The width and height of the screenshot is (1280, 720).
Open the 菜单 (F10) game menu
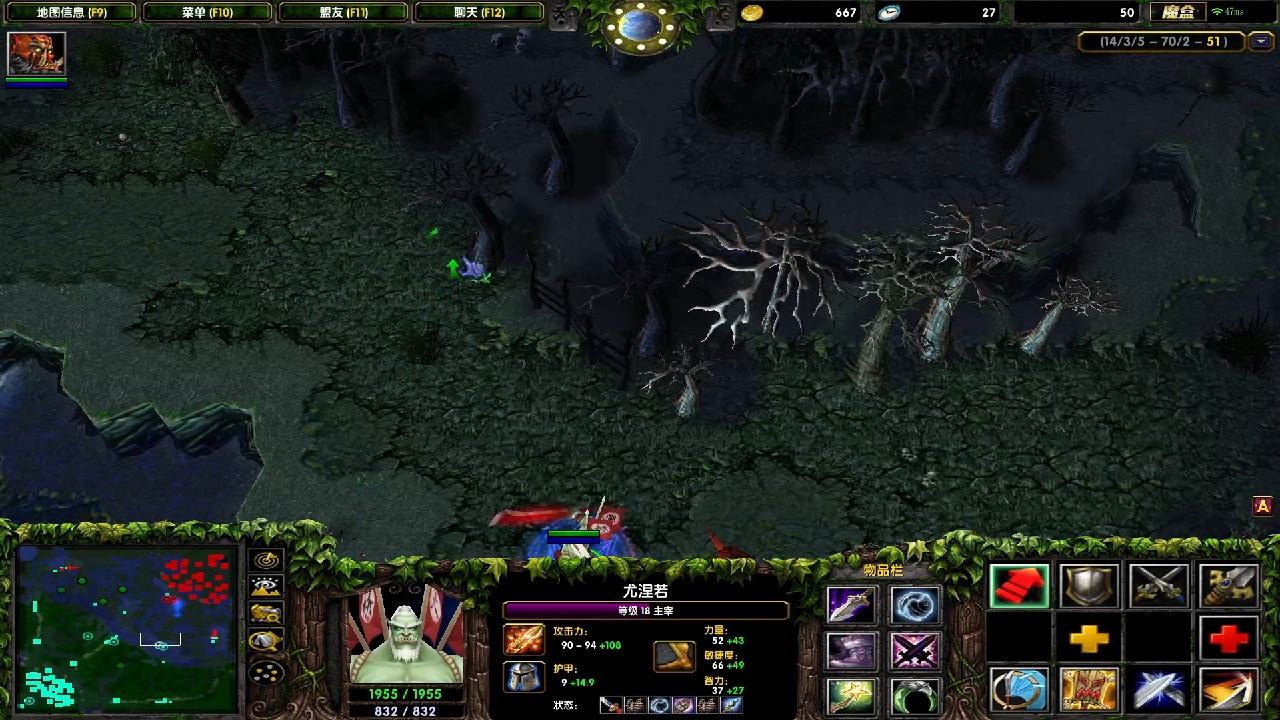click(207, 12)
